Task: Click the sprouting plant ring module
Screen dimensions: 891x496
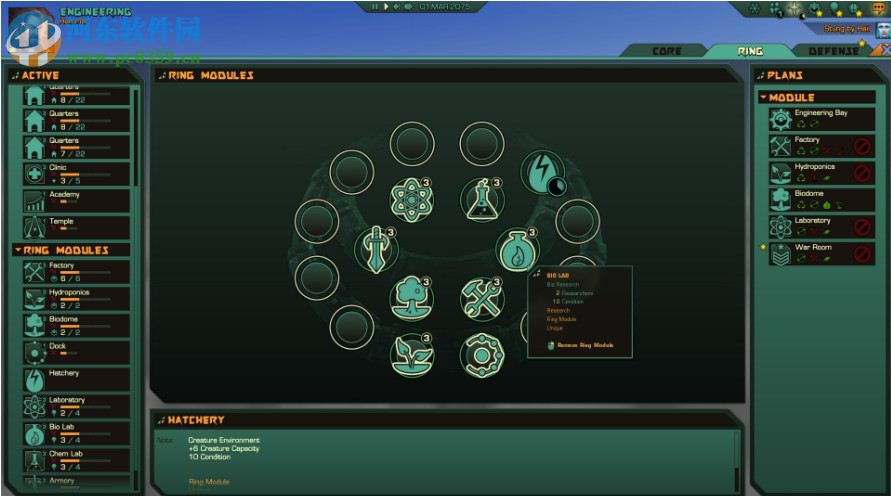Action: [x=411, y=353]
